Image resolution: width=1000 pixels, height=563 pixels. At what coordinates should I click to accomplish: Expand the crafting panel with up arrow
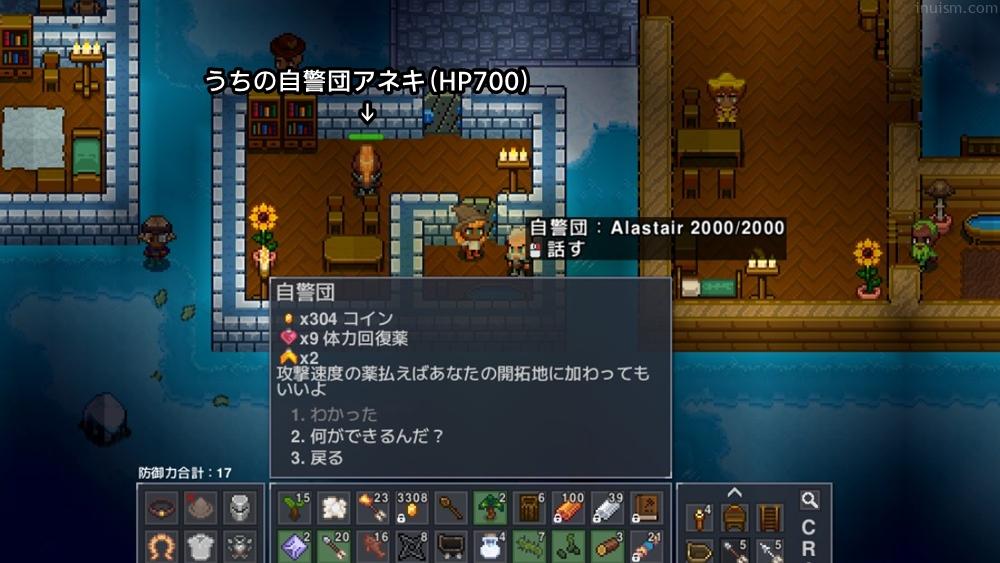point(734,492)
